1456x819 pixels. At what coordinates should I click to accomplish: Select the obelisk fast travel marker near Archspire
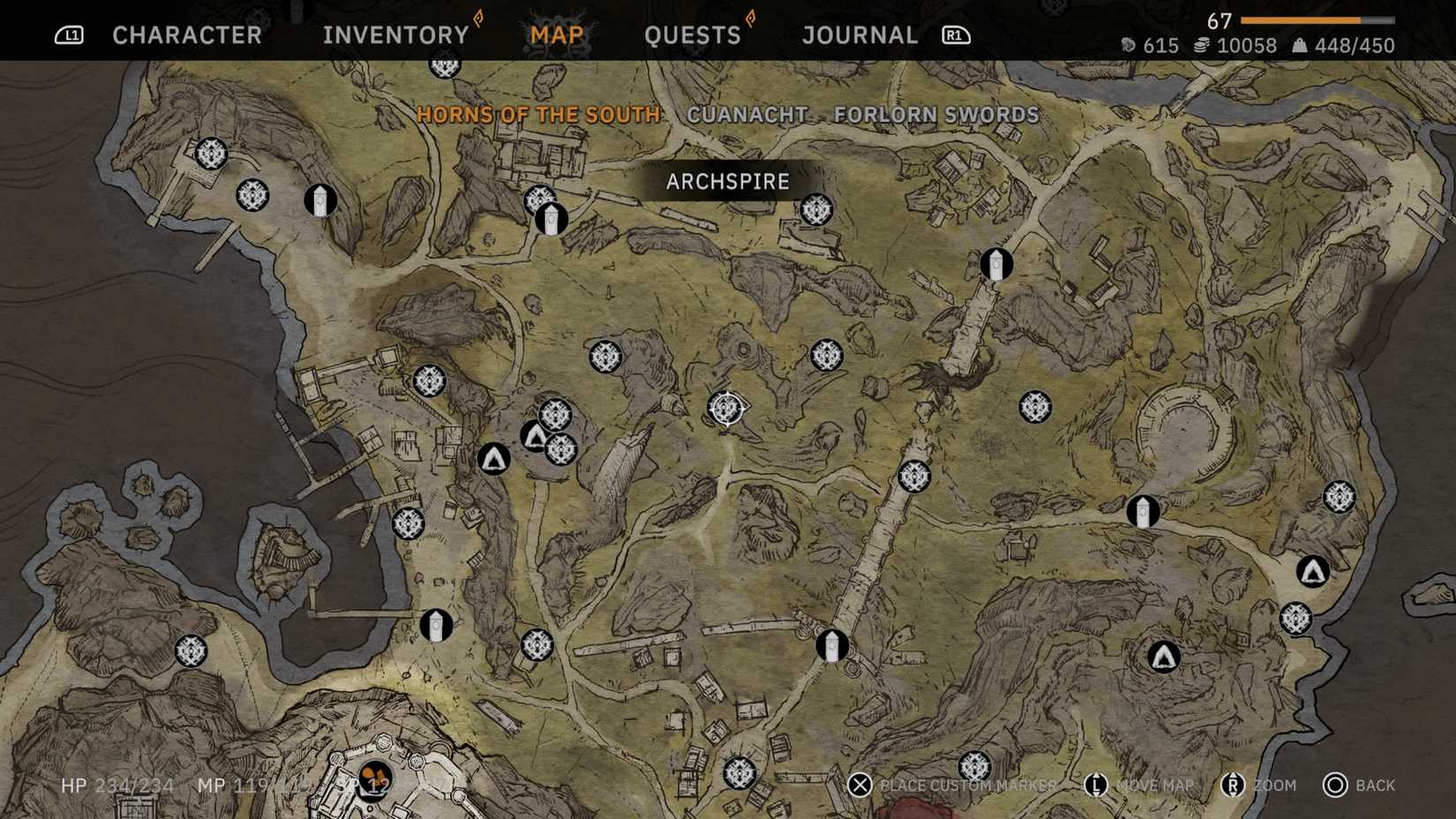pyautogui.click(x=552, y=220)
